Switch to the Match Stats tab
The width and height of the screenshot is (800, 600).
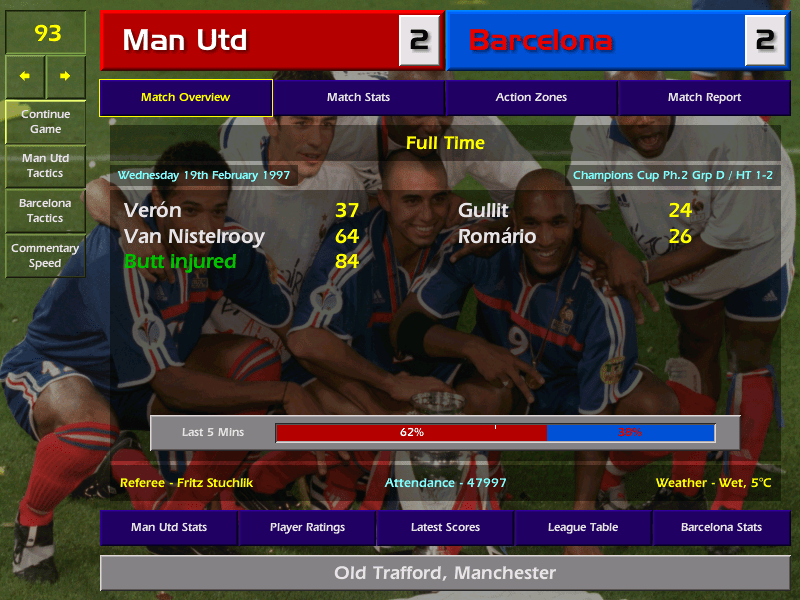(358, 97)
